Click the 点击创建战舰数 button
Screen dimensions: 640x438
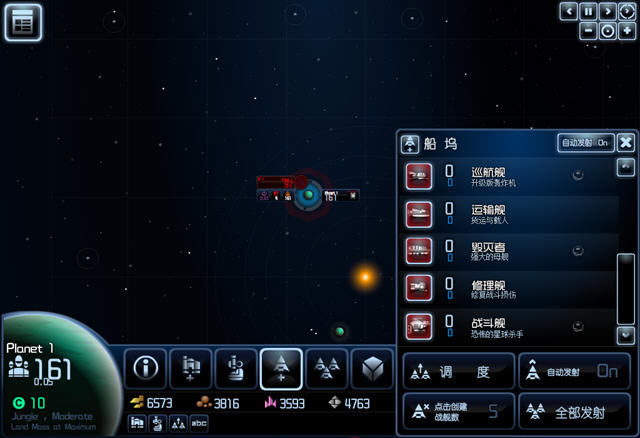[x=458, y=410]
